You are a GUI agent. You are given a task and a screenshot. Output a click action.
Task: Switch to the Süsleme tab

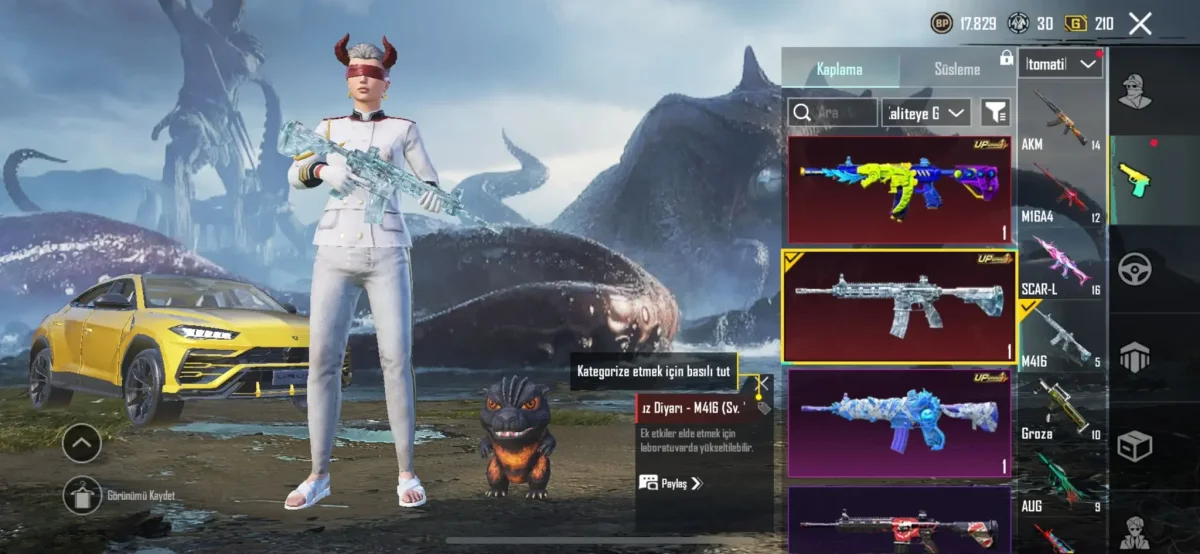957,69
